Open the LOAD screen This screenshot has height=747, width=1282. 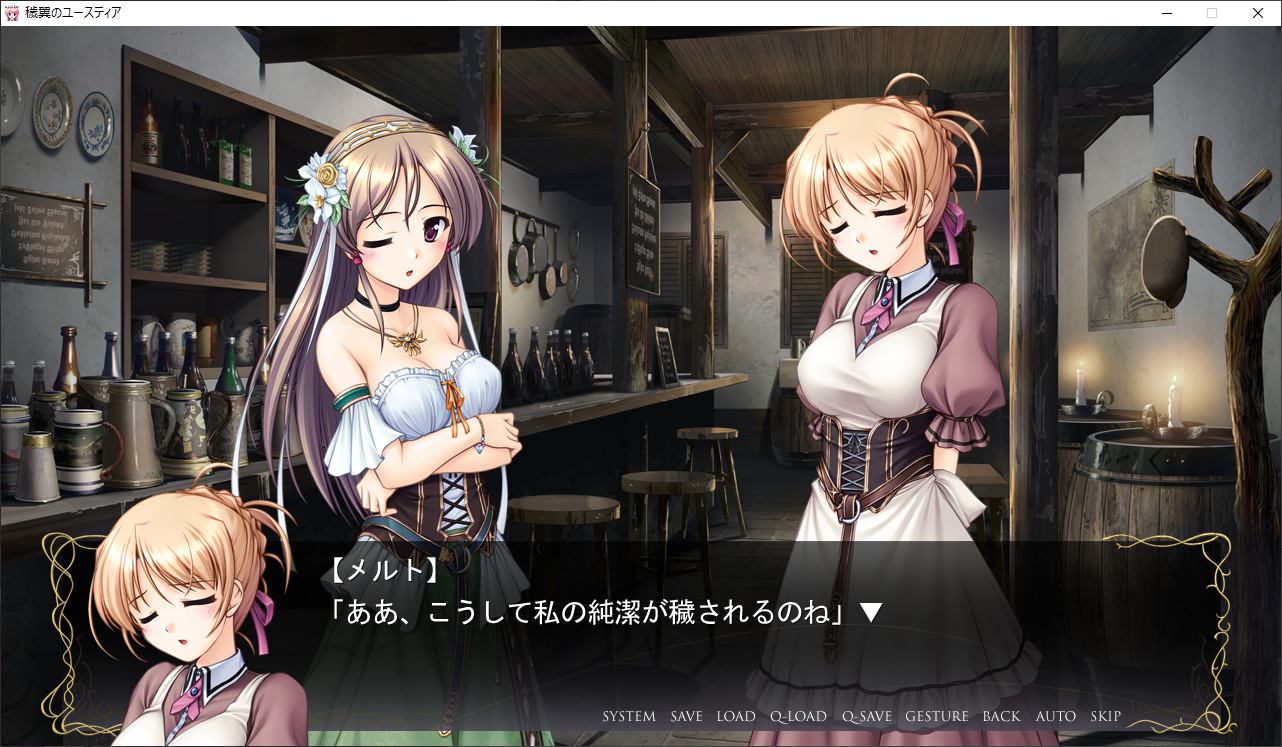[736, 716]
